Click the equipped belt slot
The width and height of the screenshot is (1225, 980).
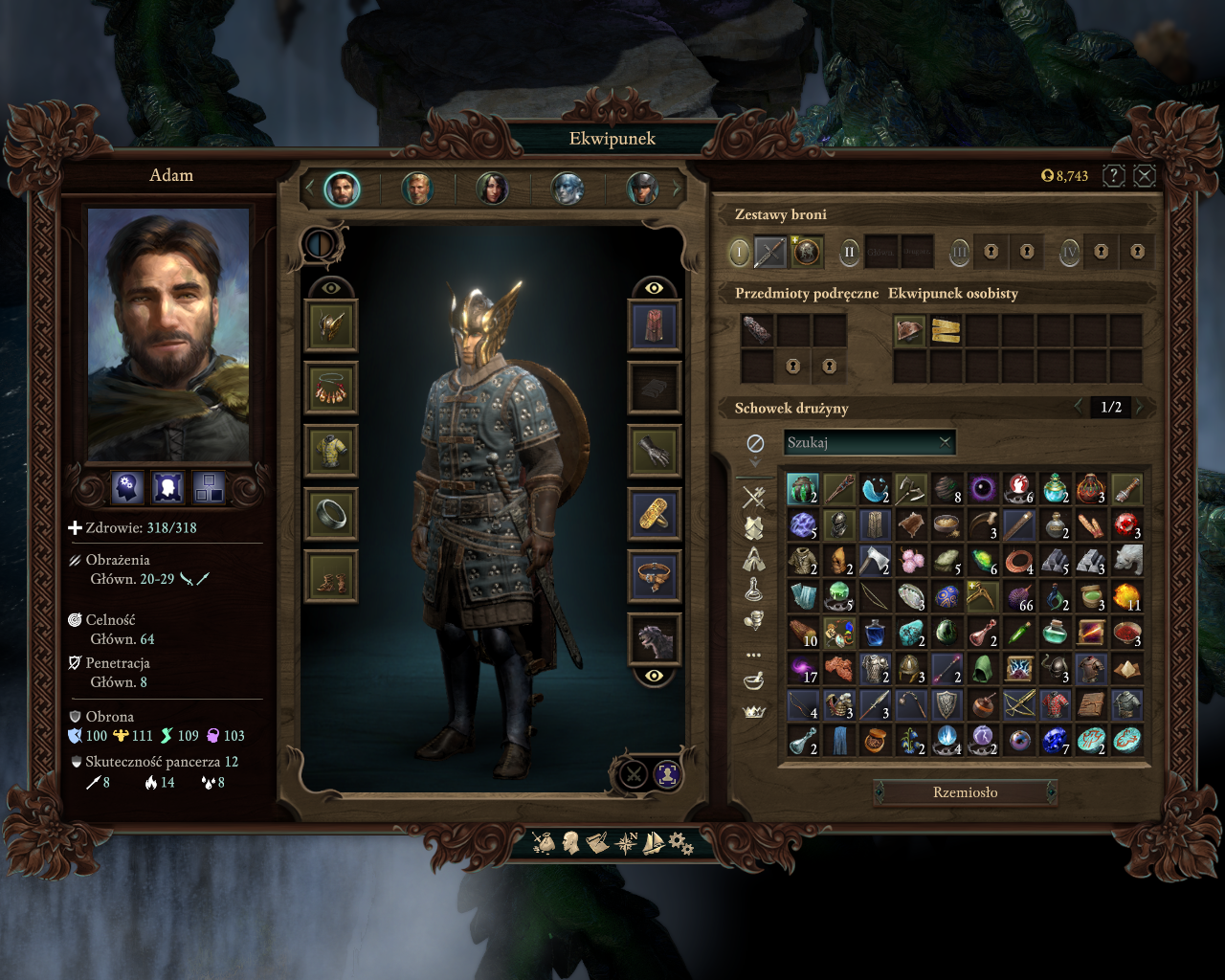(655, 577)
